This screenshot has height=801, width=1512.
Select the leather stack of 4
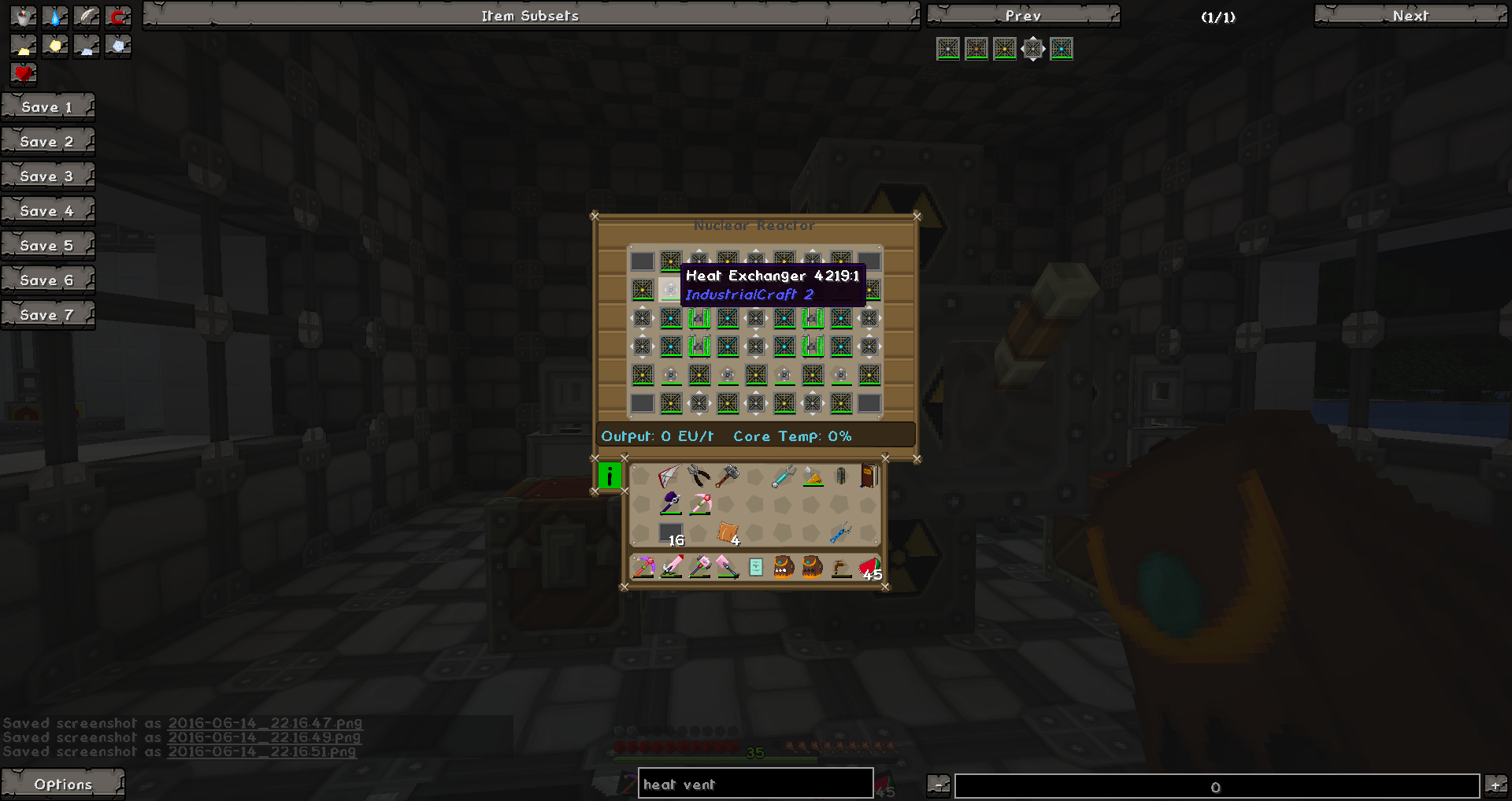point(728,534)
